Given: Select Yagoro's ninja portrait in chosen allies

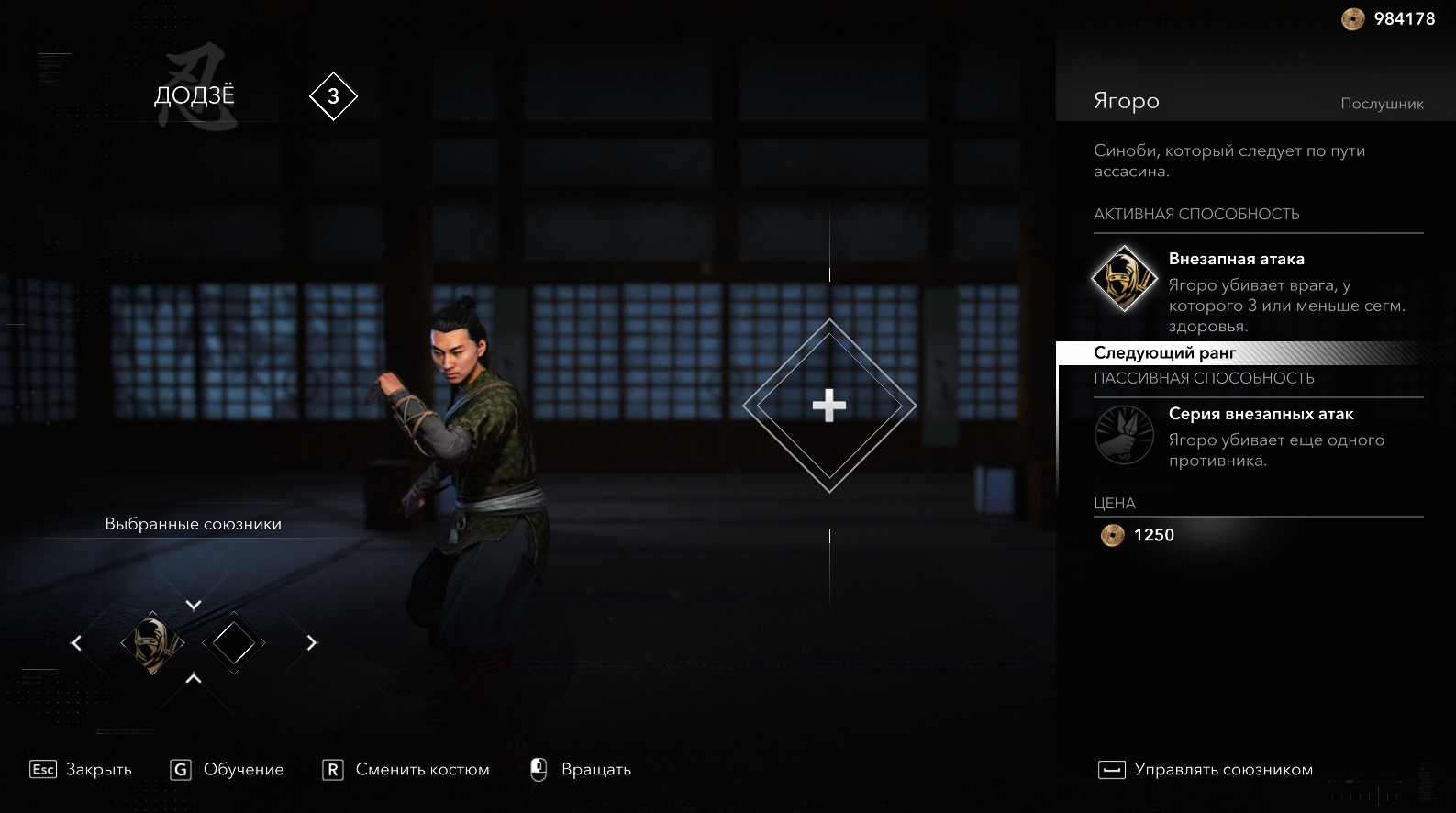Looking at the screenshot, I should pos(152,642).
